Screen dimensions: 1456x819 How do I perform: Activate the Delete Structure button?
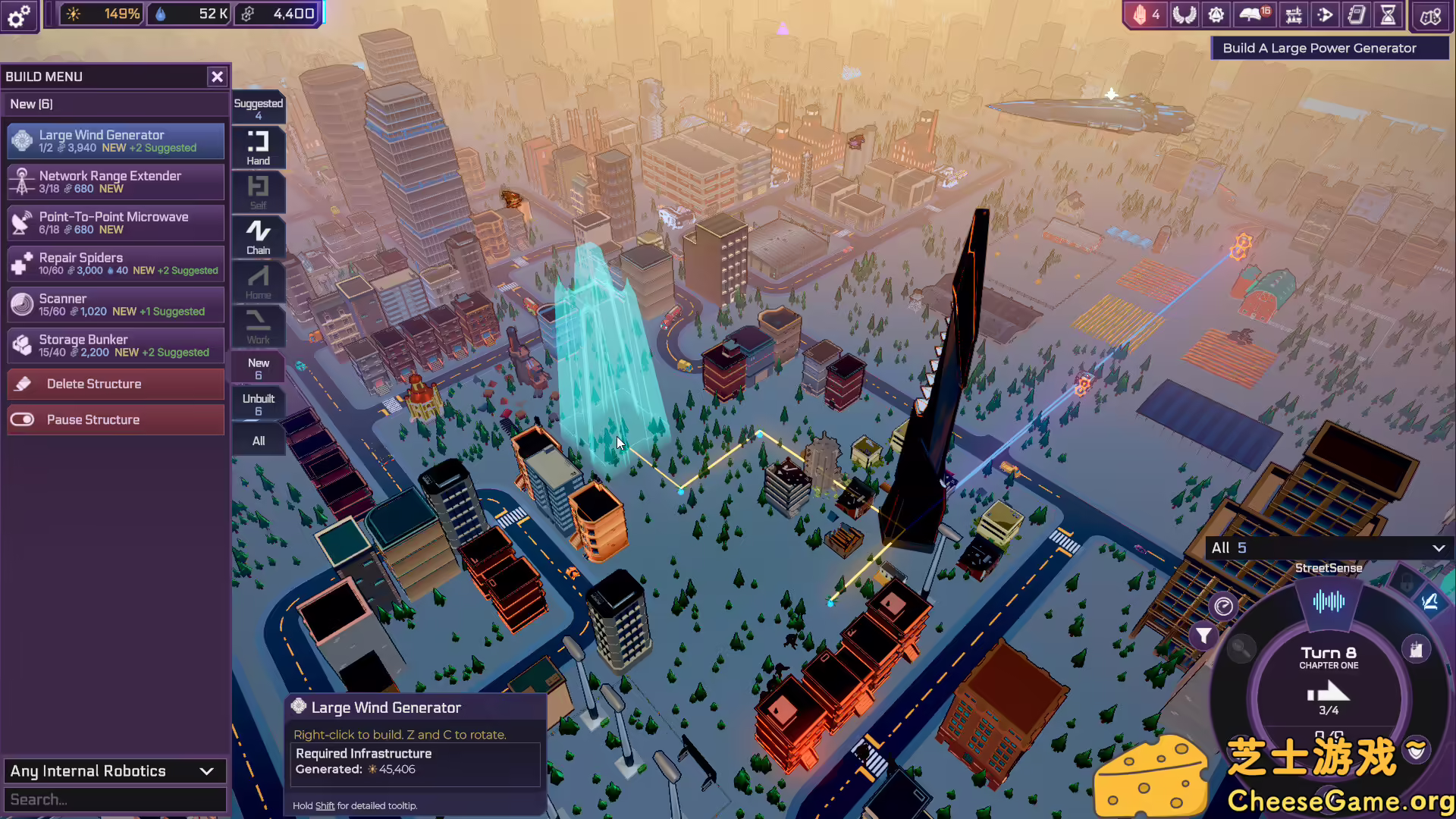(116, 384)
